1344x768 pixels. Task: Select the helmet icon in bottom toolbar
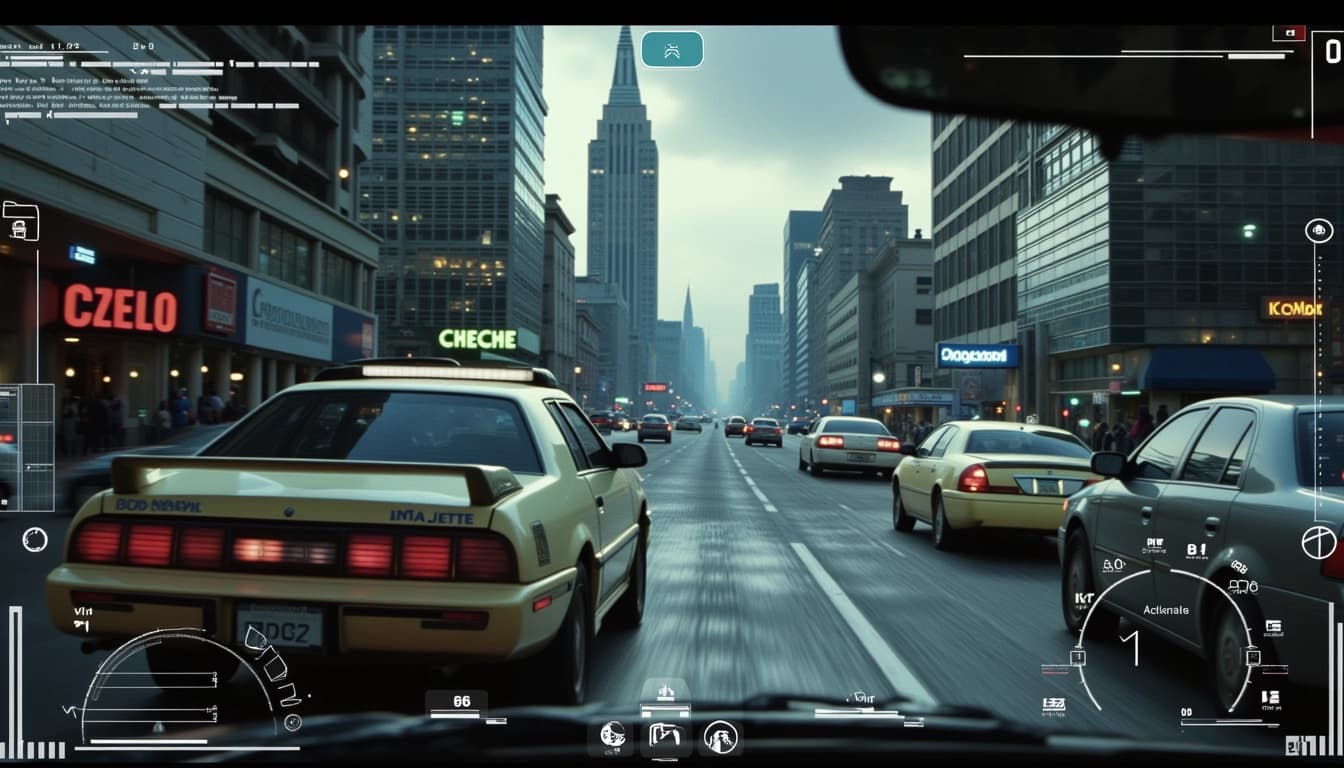(x=612, y=737)
